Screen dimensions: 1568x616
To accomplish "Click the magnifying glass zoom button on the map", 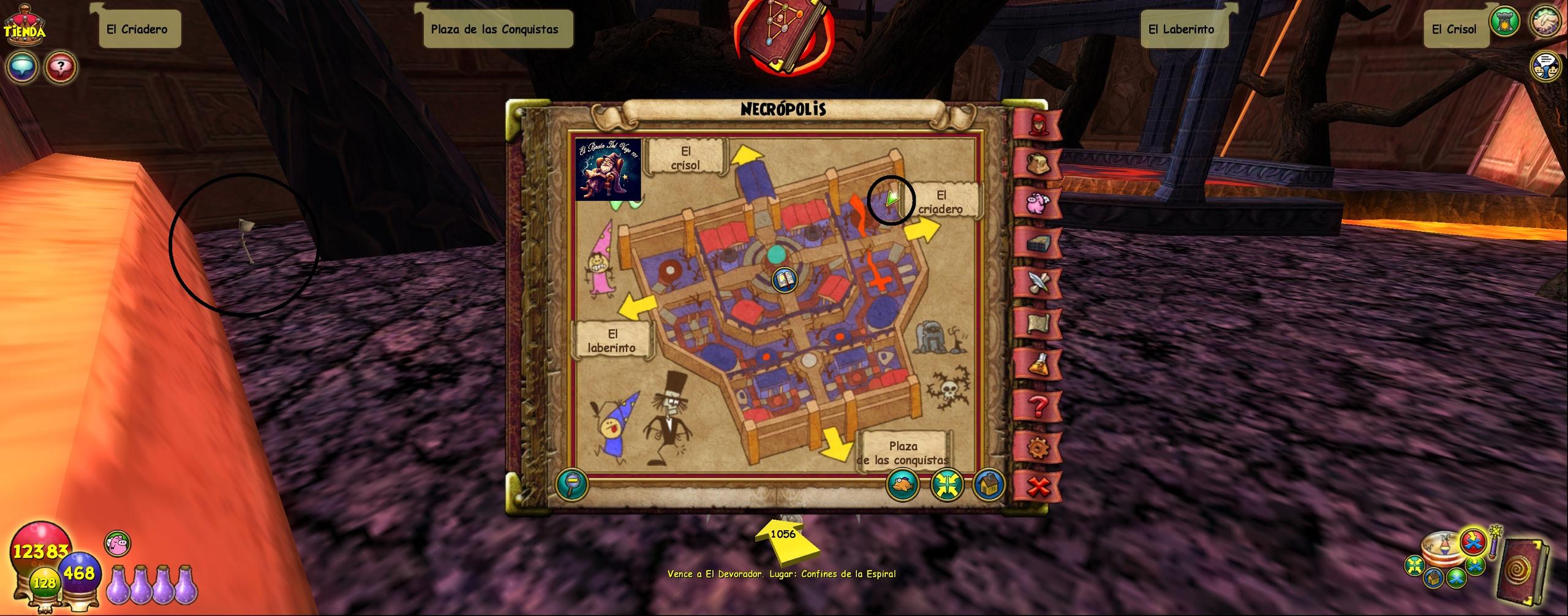I will 572,484.
